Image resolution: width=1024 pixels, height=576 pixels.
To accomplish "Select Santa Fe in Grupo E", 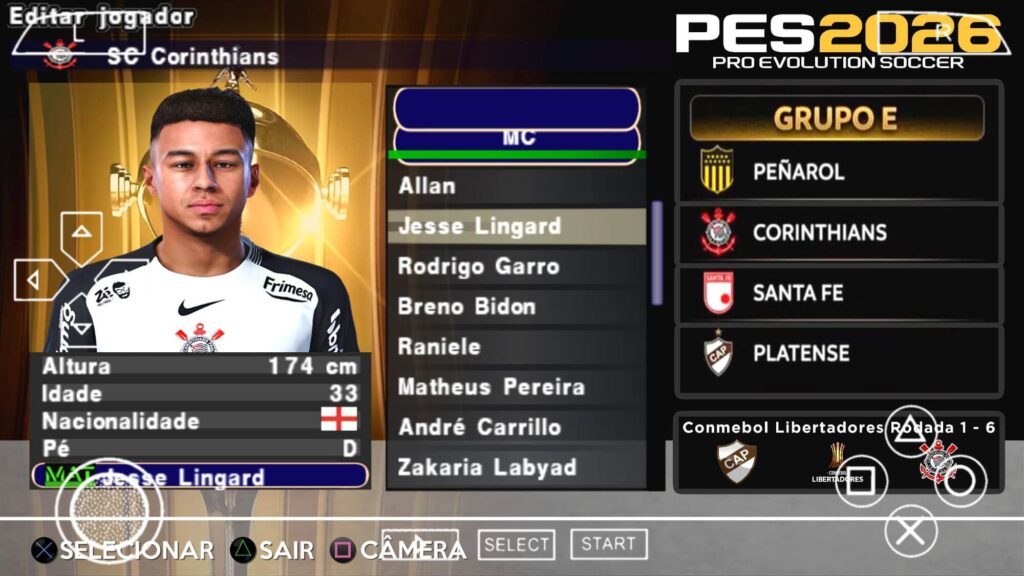I will (x=838, y=294).
